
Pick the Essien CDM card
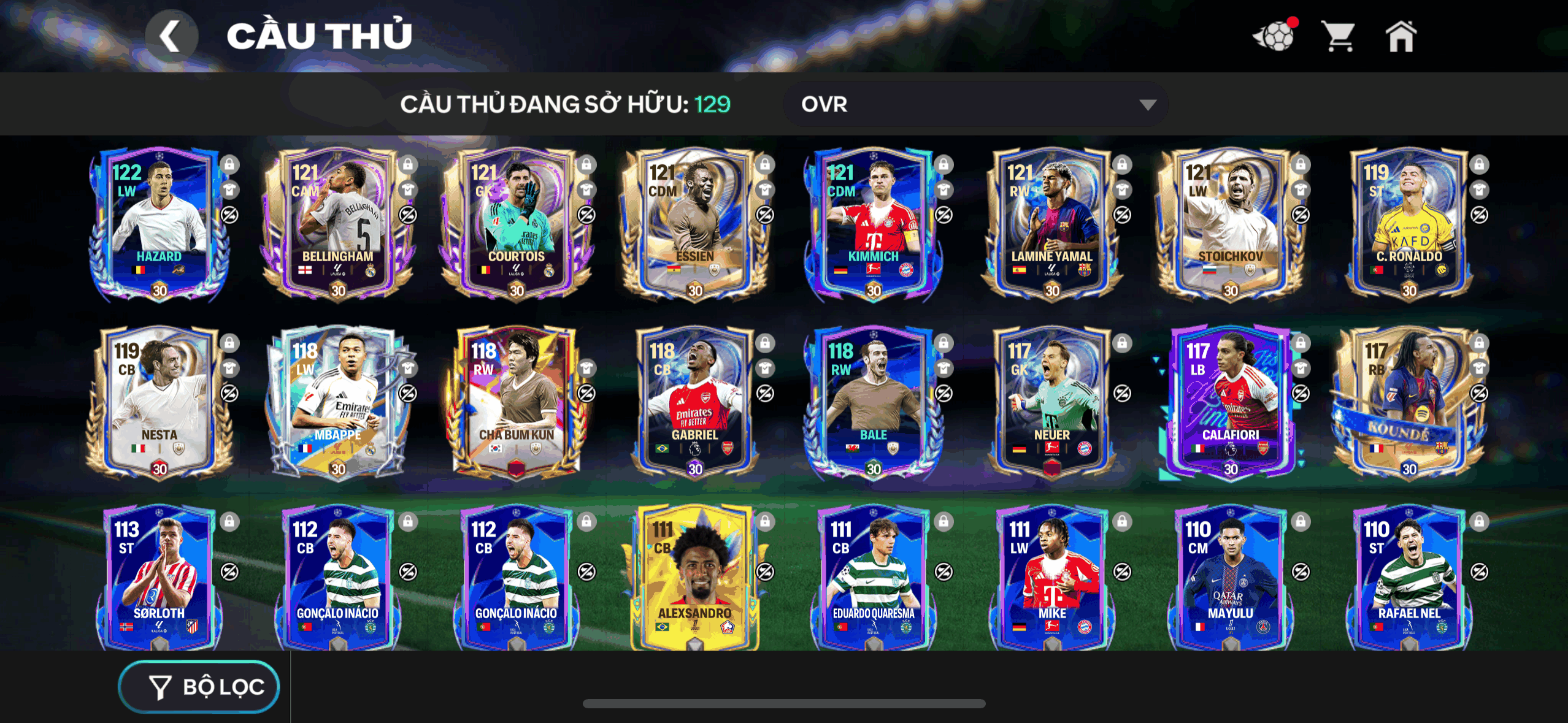[694, 224]
